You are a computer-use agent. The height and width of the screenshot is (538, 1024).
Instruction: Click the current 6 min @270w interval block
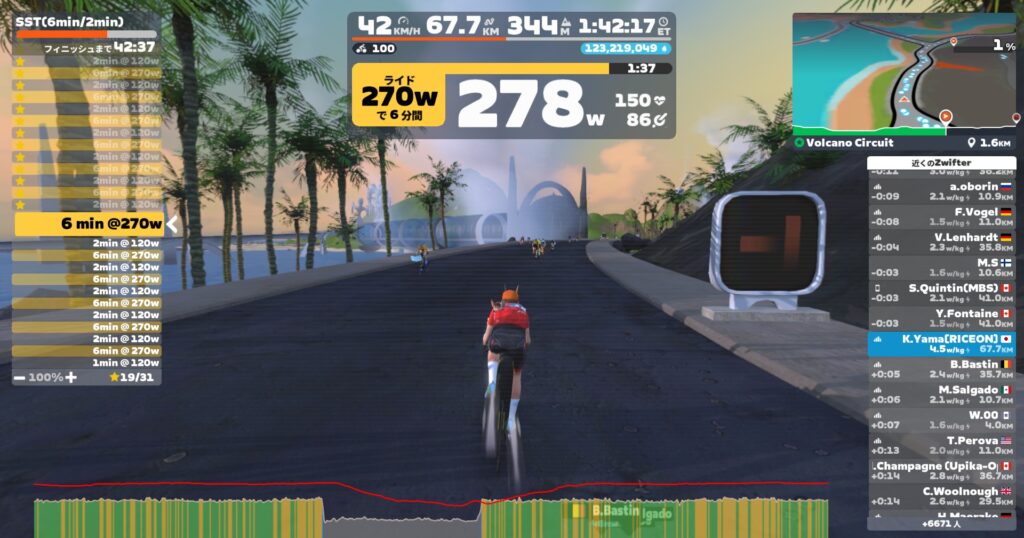(88, 224)
